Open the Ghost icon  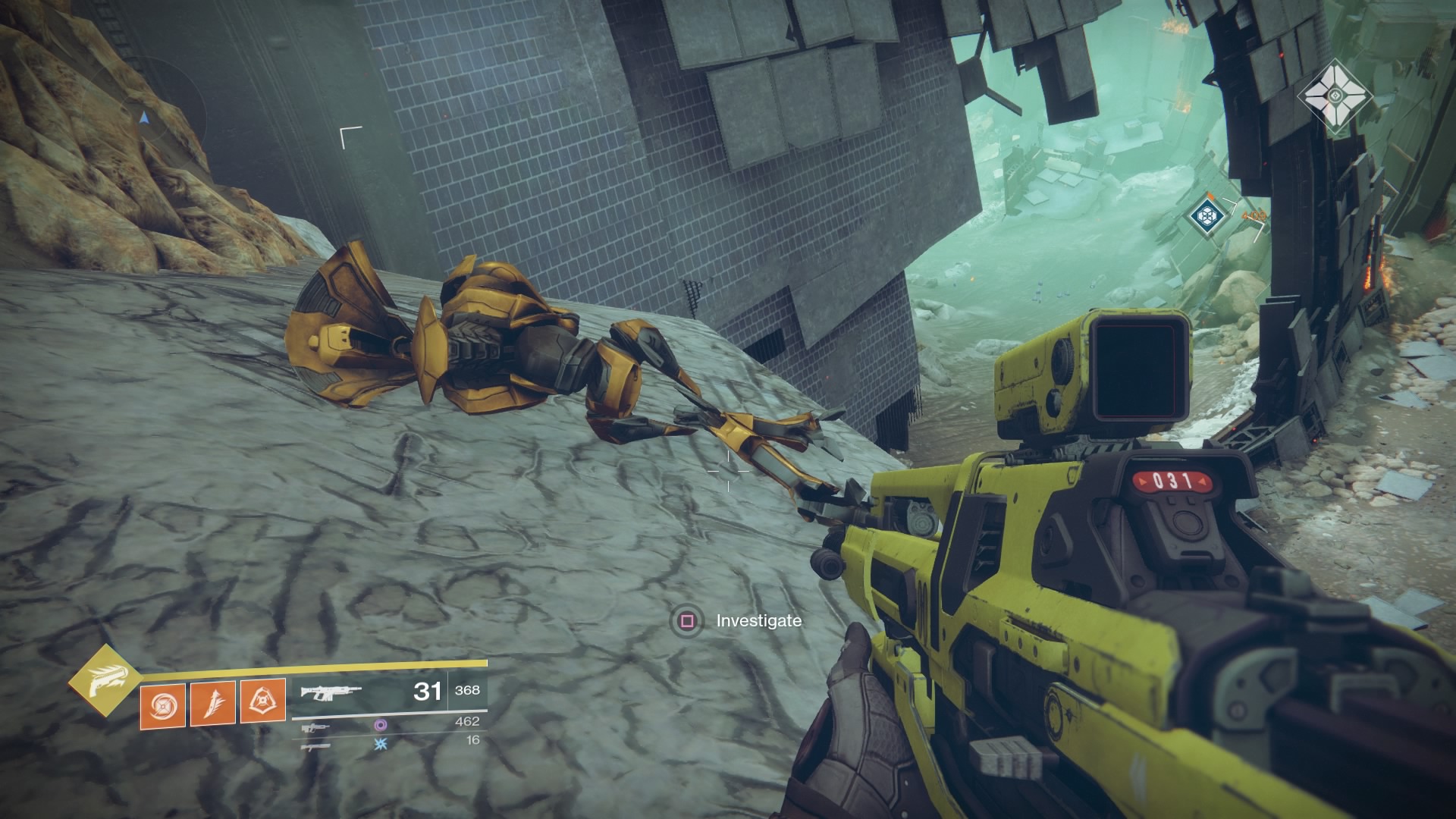point(1335,97)
